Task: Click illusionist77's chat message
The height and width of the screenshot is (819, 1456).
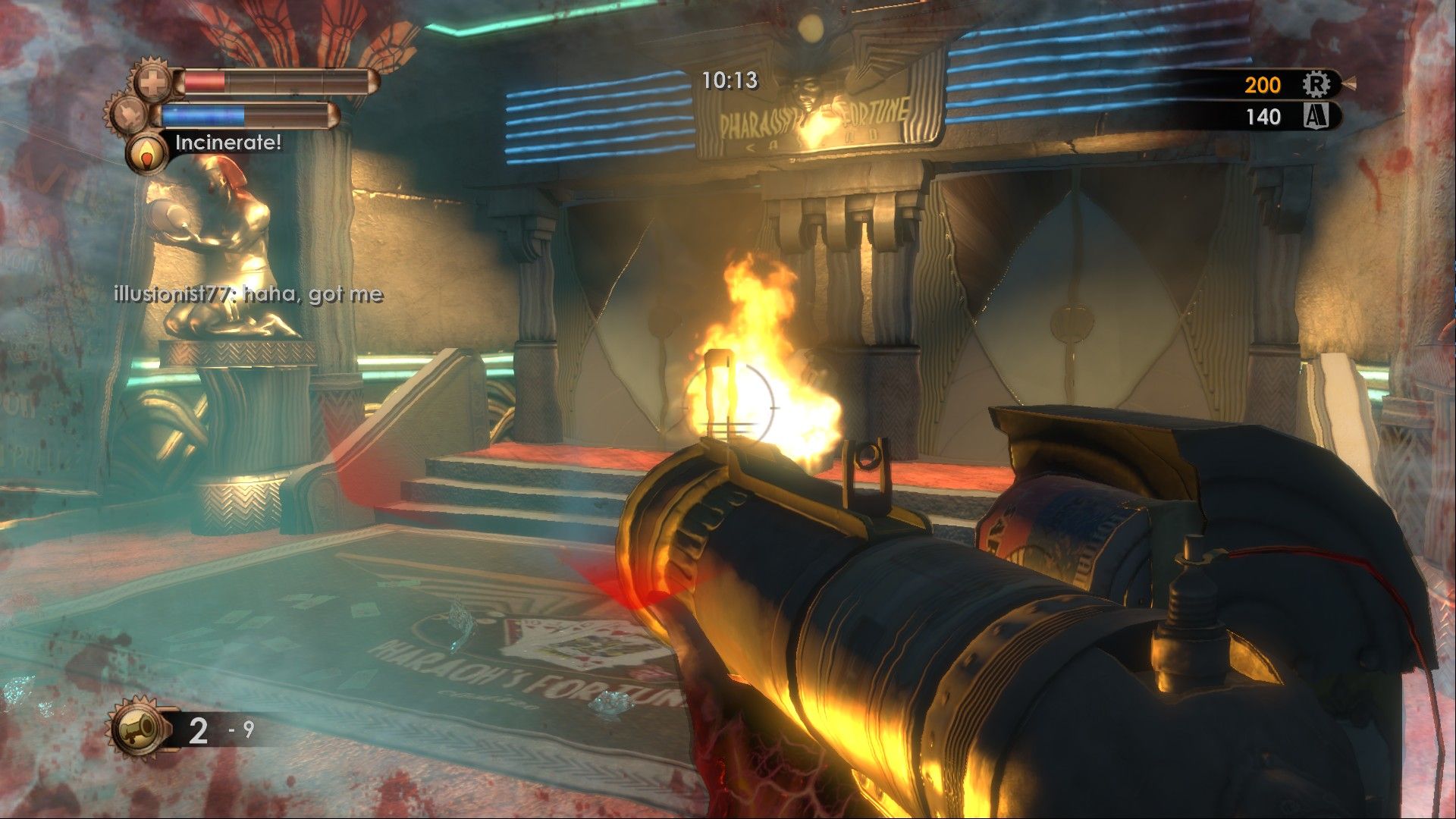Action: coord(248,294)
